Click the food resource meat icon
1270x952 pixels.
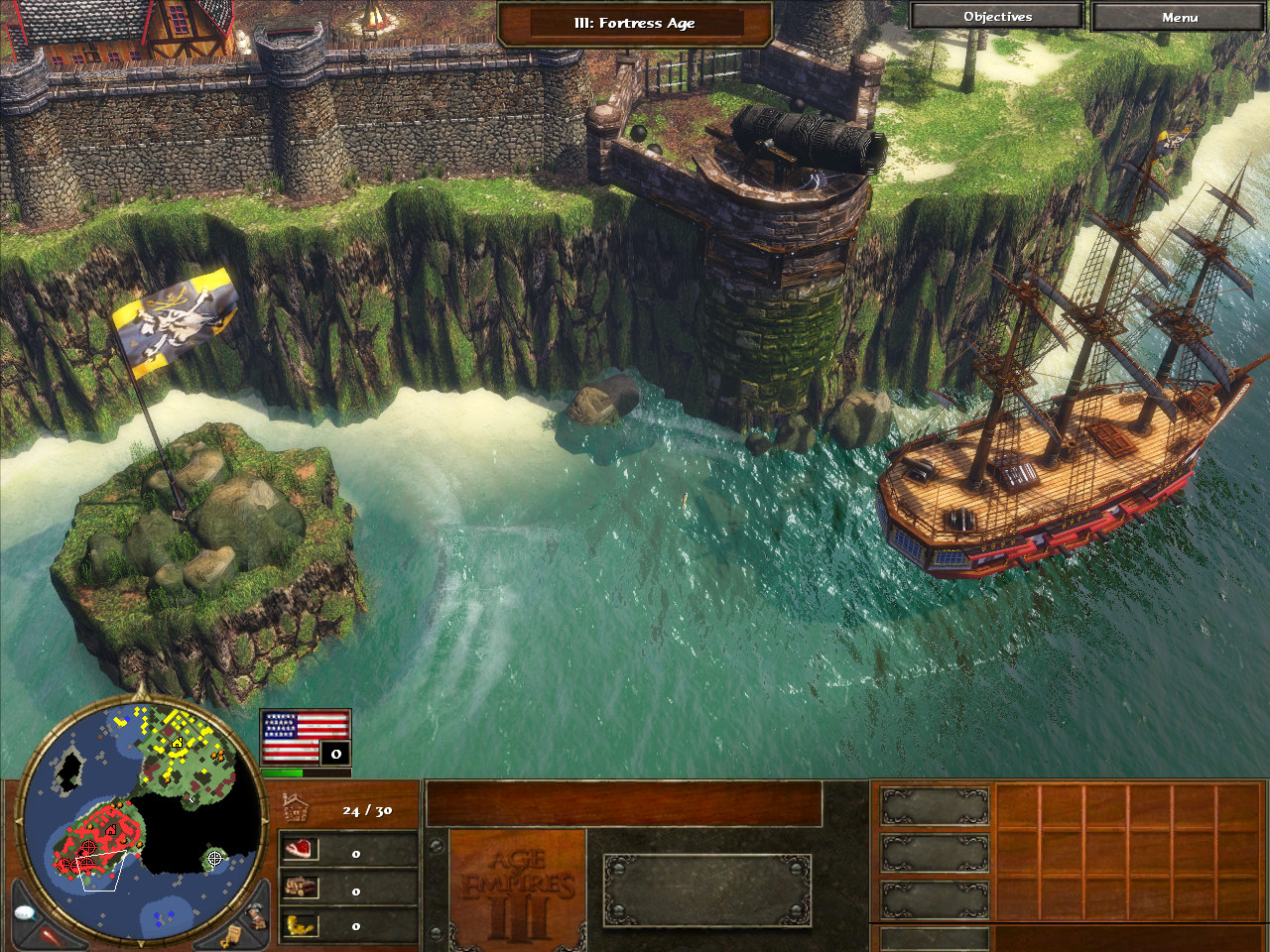click(299, 850)
